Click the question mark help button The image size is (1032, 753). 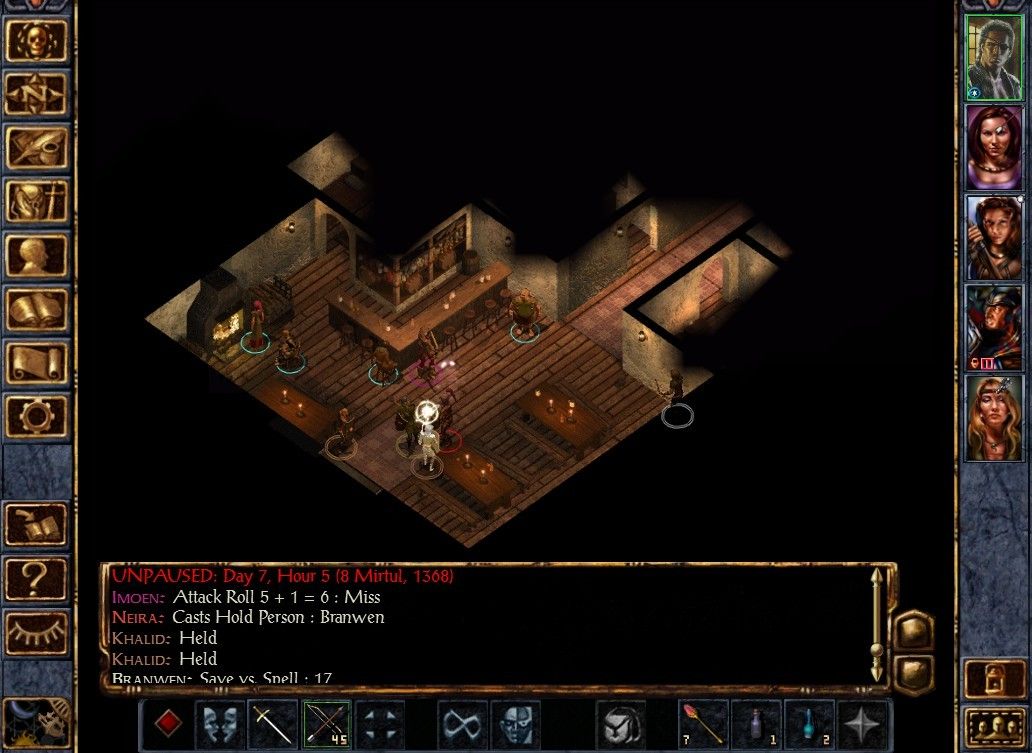(x=37, y=578)
